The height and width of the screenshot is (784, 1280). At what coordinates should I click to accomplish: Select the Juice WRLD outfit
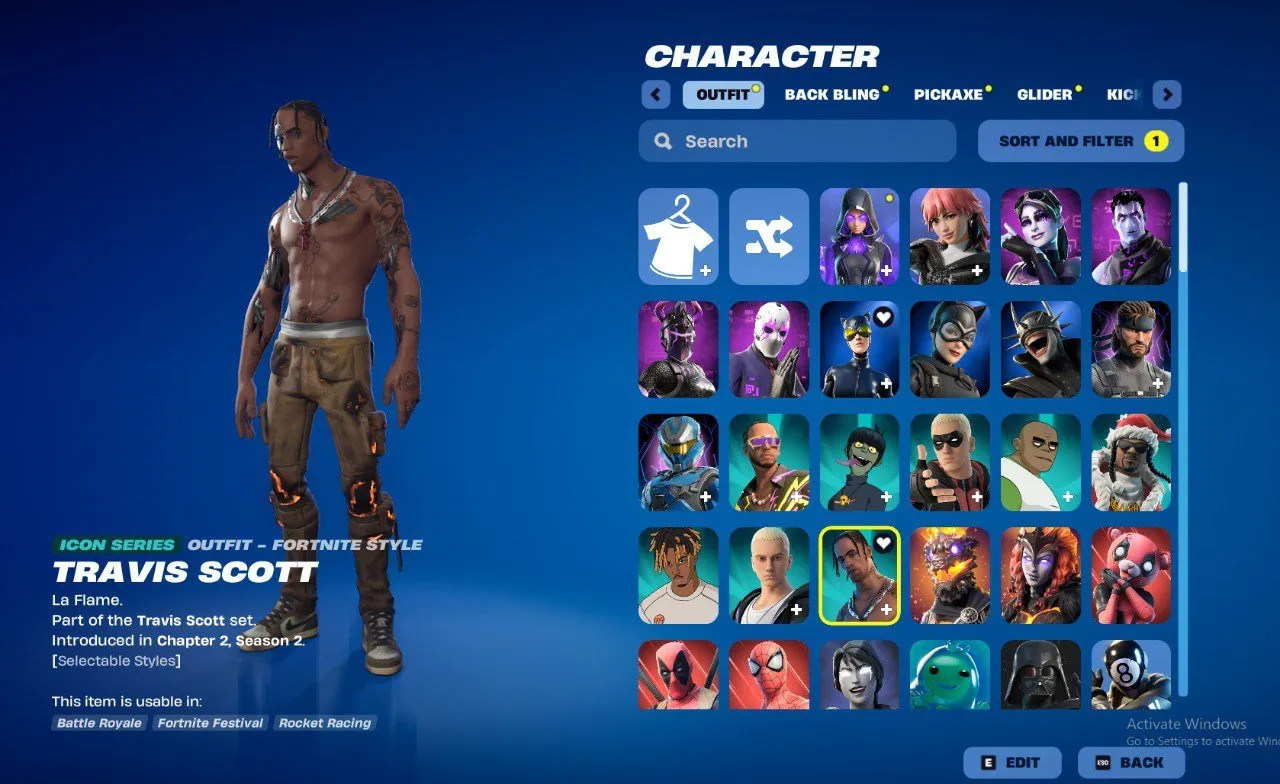pyautogui.click(x=678, y=575)
